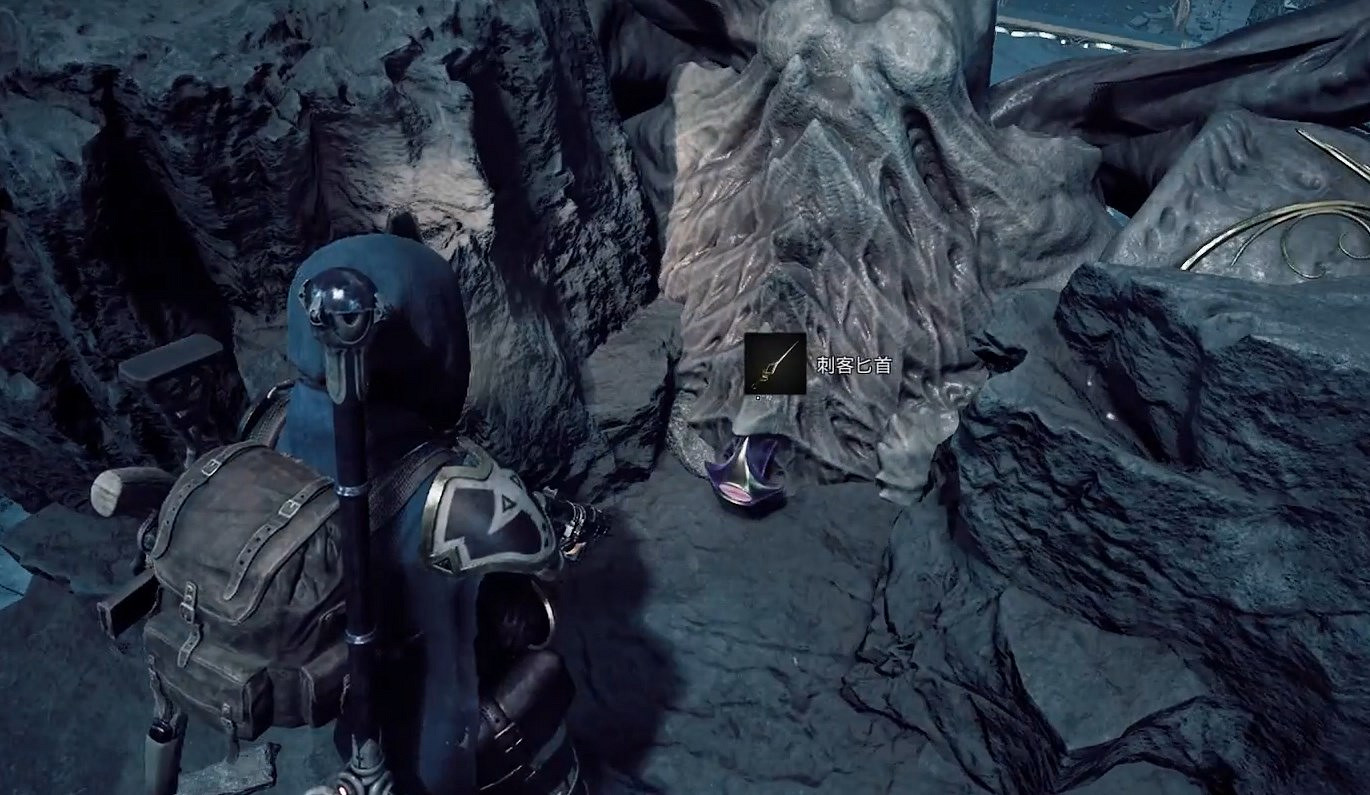This screenshot has width=1370, height=795.
Task: Click the small marker under the item icon
Action: tap(758, 398)
